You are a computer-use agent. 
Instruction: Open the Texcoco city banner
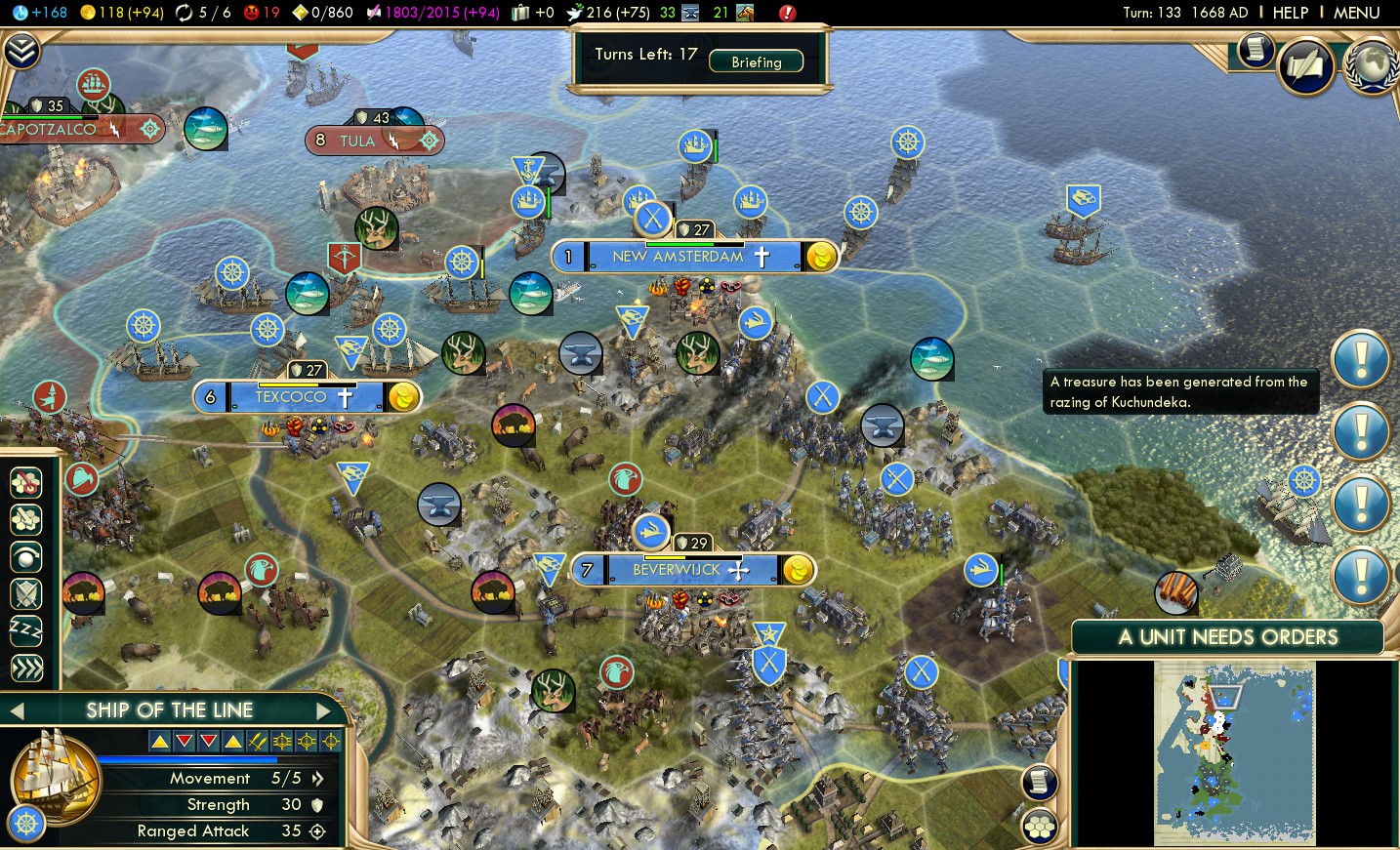tap(291, 397)
